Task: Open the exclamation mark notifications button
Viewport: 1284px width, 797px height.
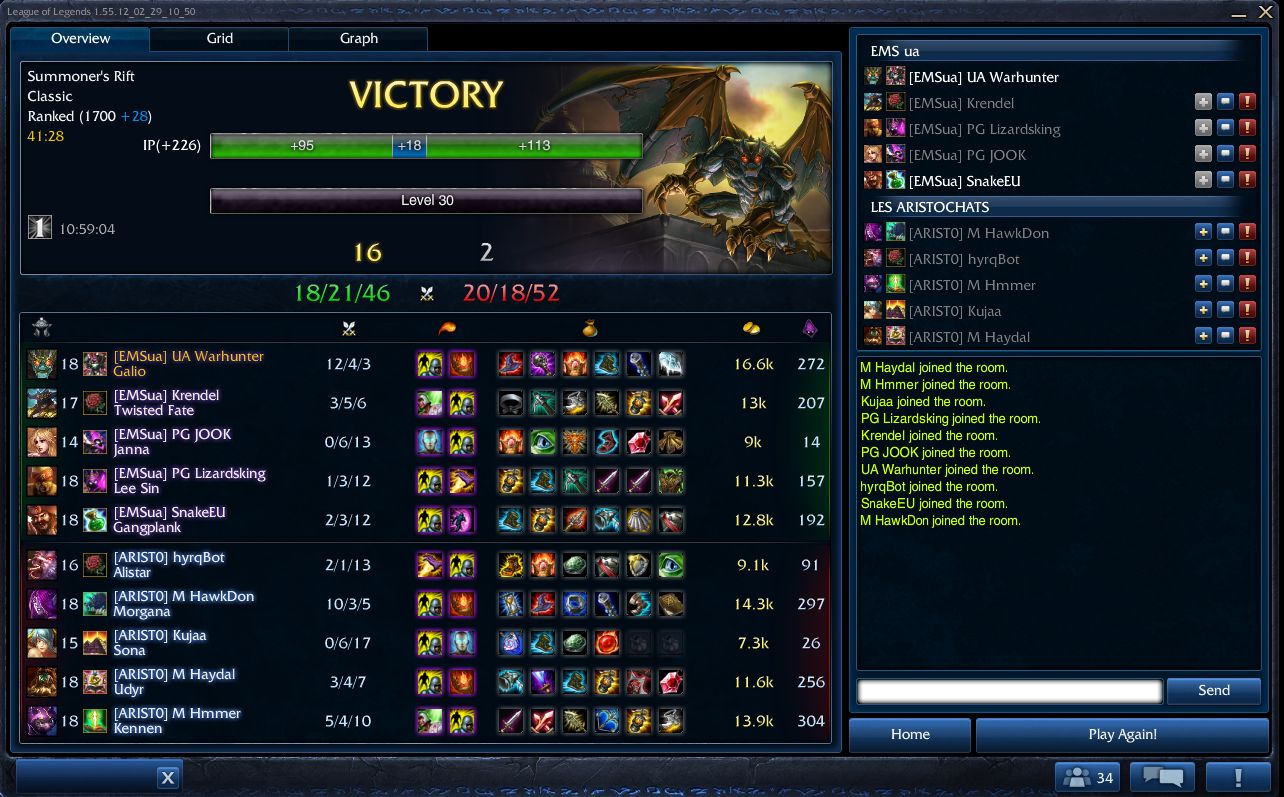Action: 1237,777
